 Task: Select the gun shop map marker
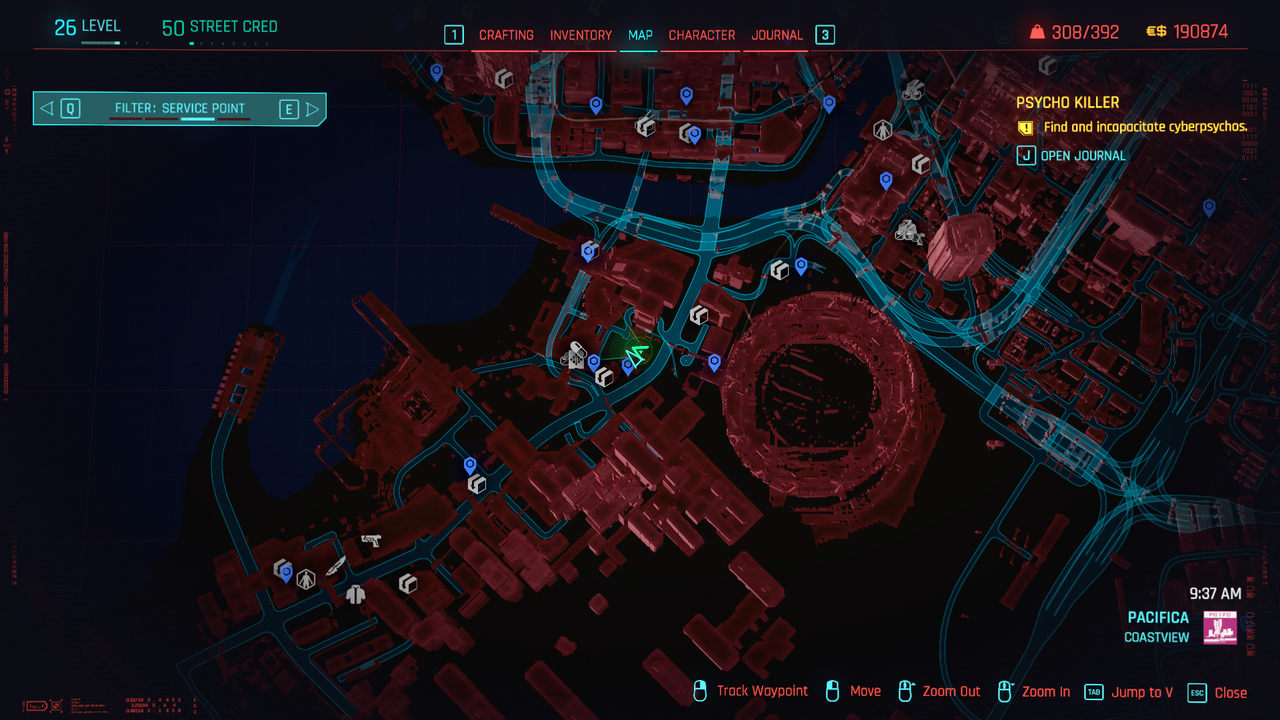pos(371,541)
